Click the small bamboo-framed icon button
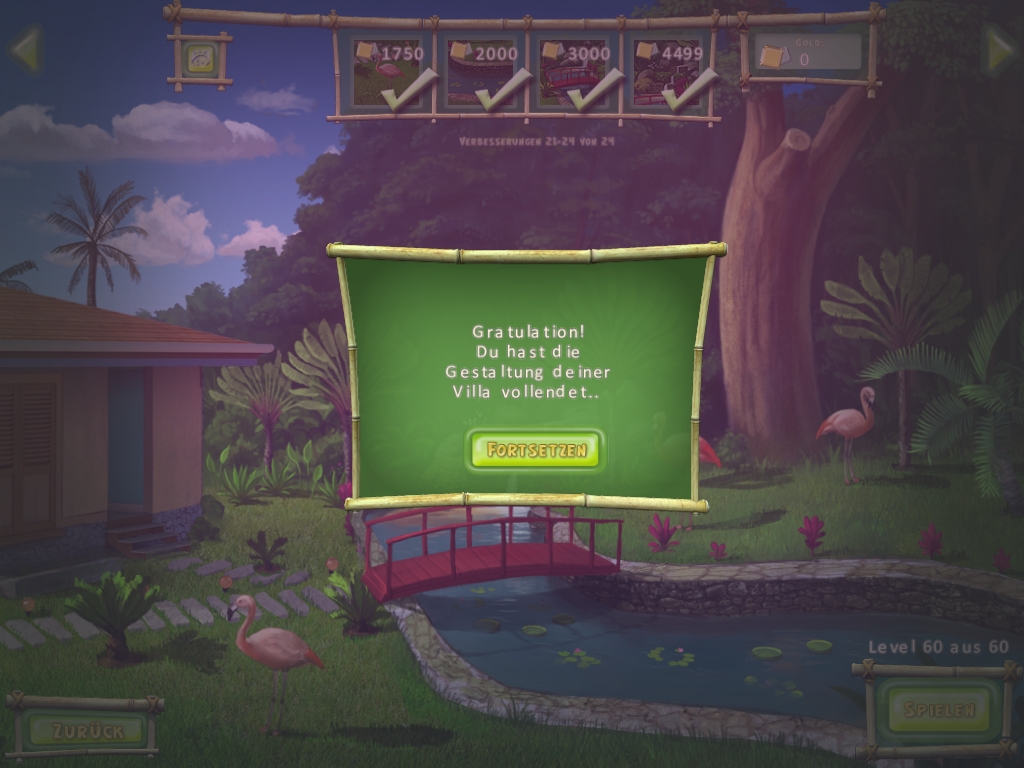This screenshot has width=1024, height=768. click(199, 60)
